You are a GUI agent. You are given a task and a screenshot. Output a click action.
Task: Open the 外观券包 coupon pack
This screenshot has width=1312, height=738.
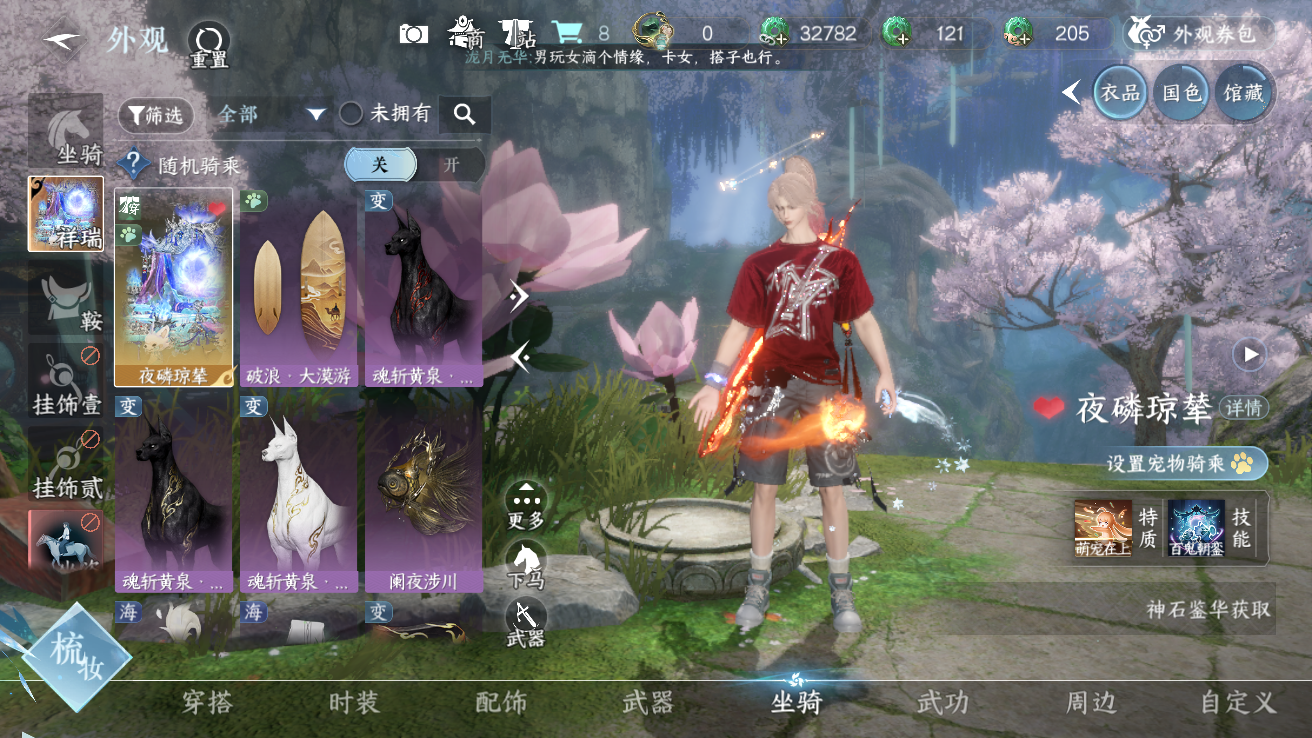coord(1199,34)
